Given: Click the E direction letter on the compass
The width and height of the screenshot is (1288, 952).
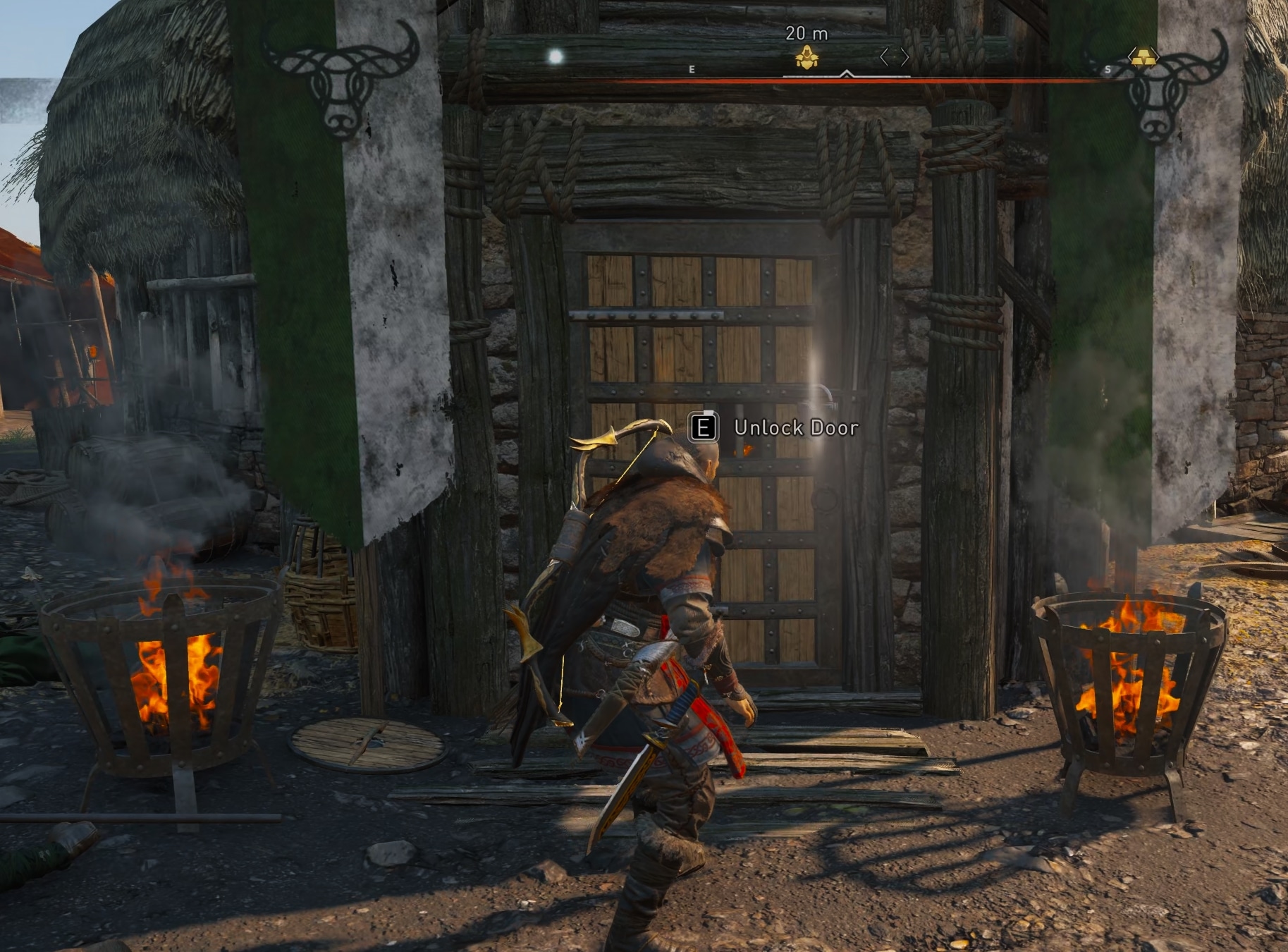Looking at the screenshot, I should 692,69.
